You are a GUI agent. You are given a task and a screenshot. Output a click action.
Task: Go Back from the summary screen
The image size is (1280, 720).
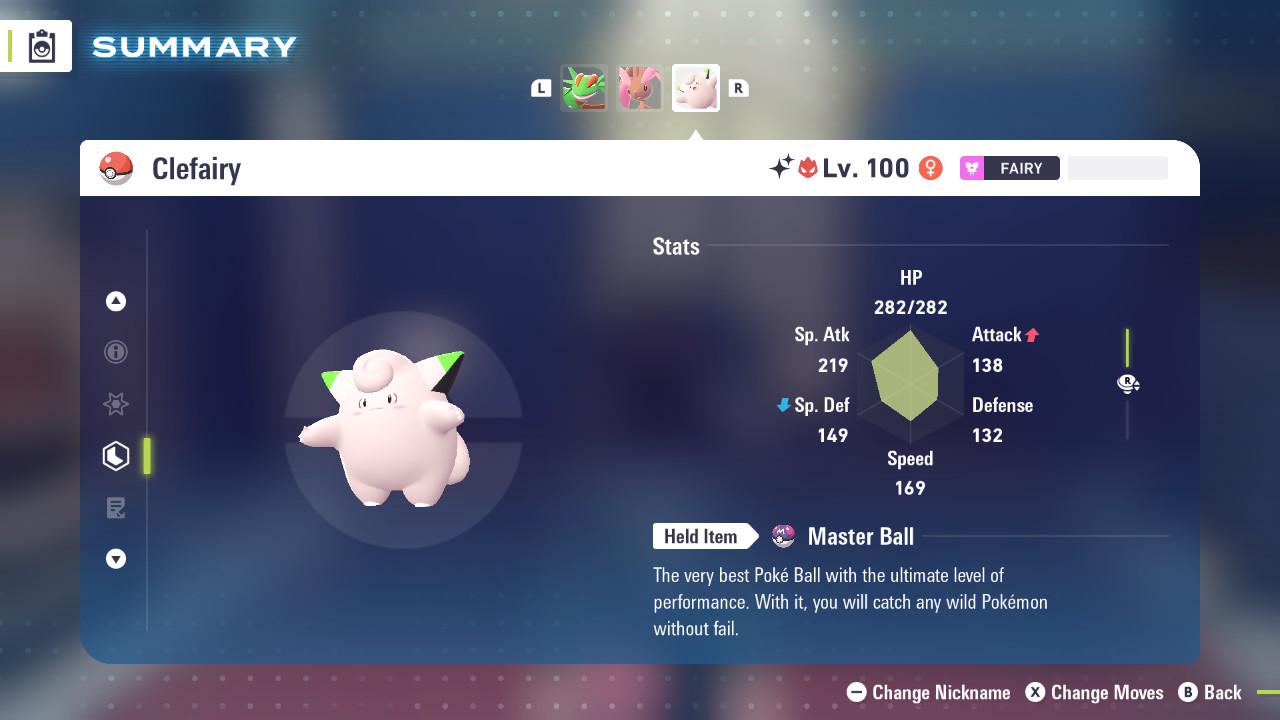(x=1210, y=692)
